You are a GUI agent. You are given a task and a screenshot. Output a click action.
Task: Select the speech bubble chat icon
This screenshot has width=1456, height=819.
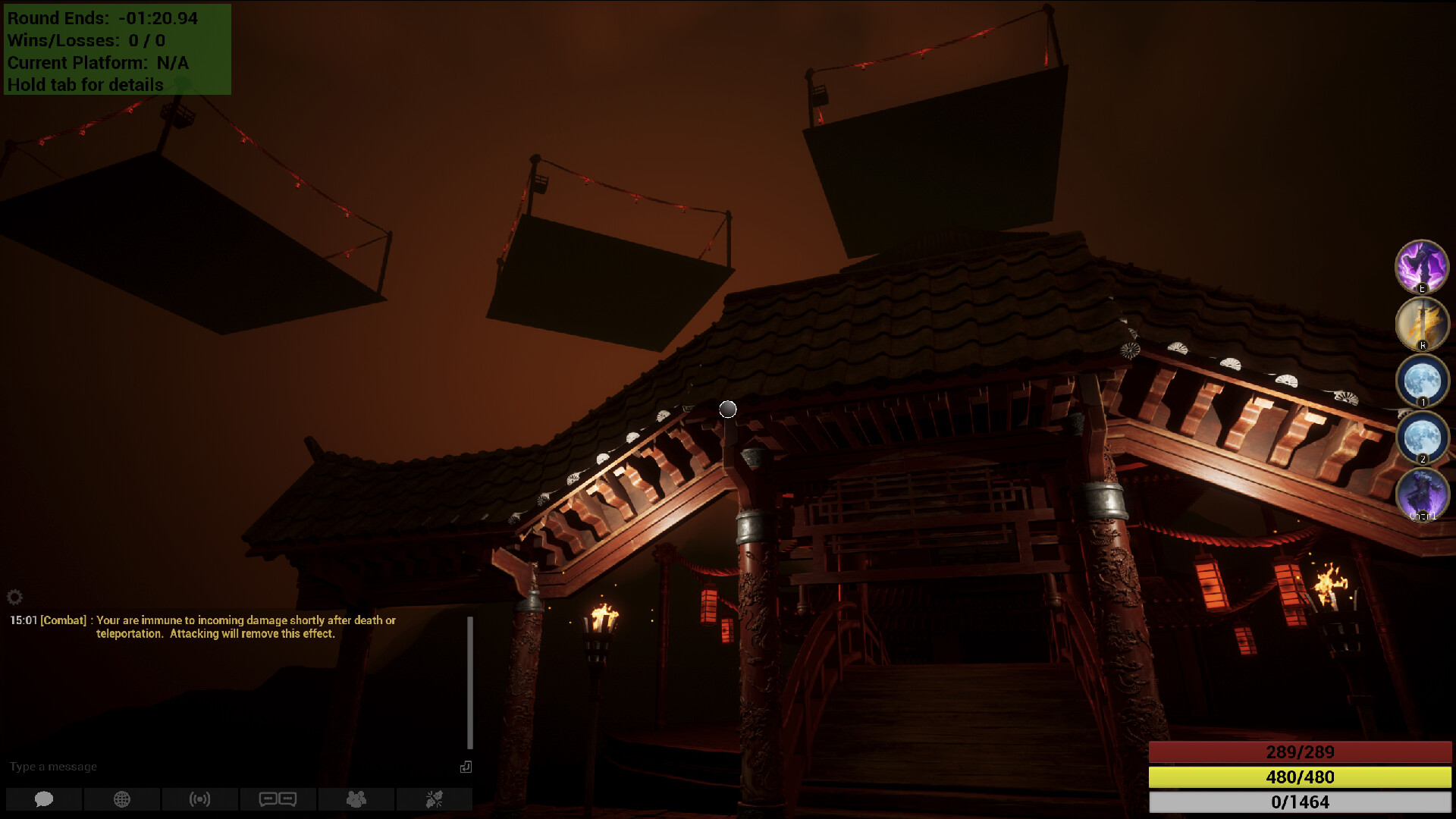44,799
